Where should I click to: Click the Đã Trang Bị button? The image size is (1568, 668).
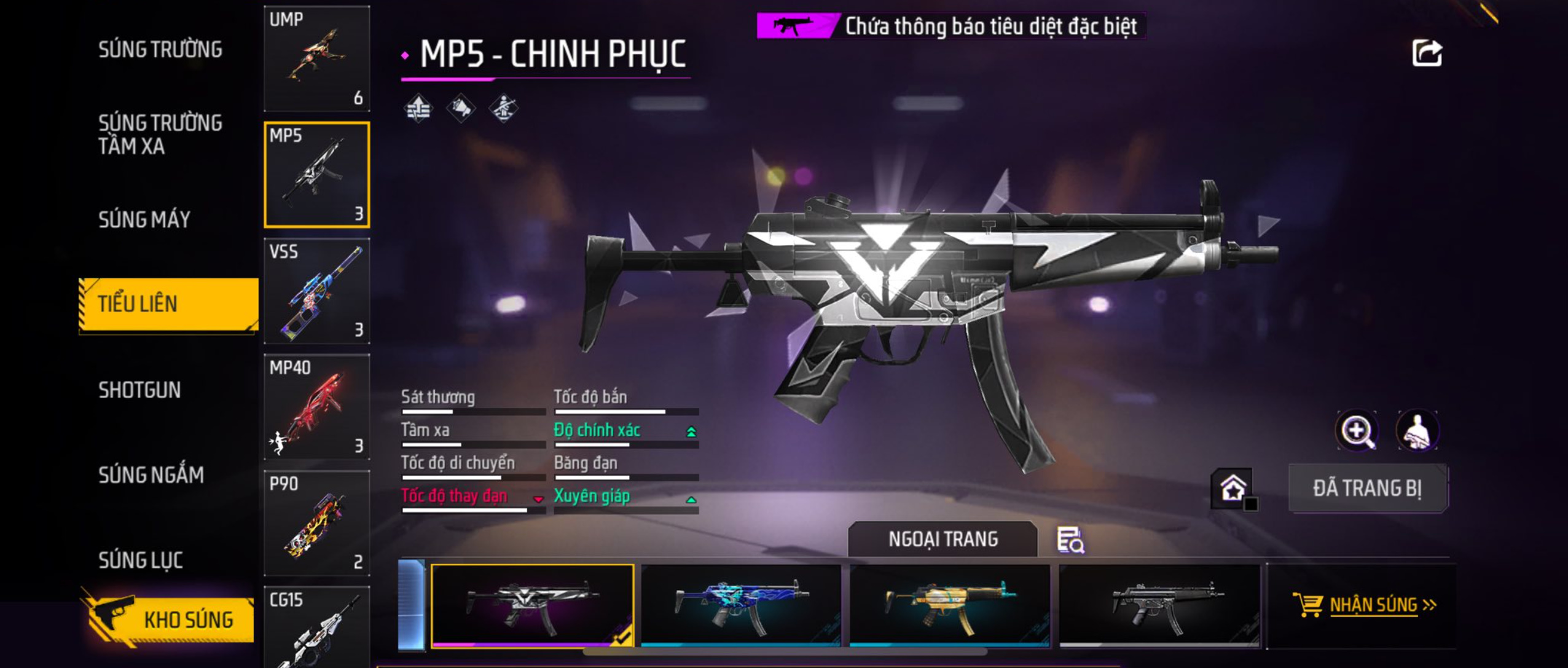coord(1367,488)
